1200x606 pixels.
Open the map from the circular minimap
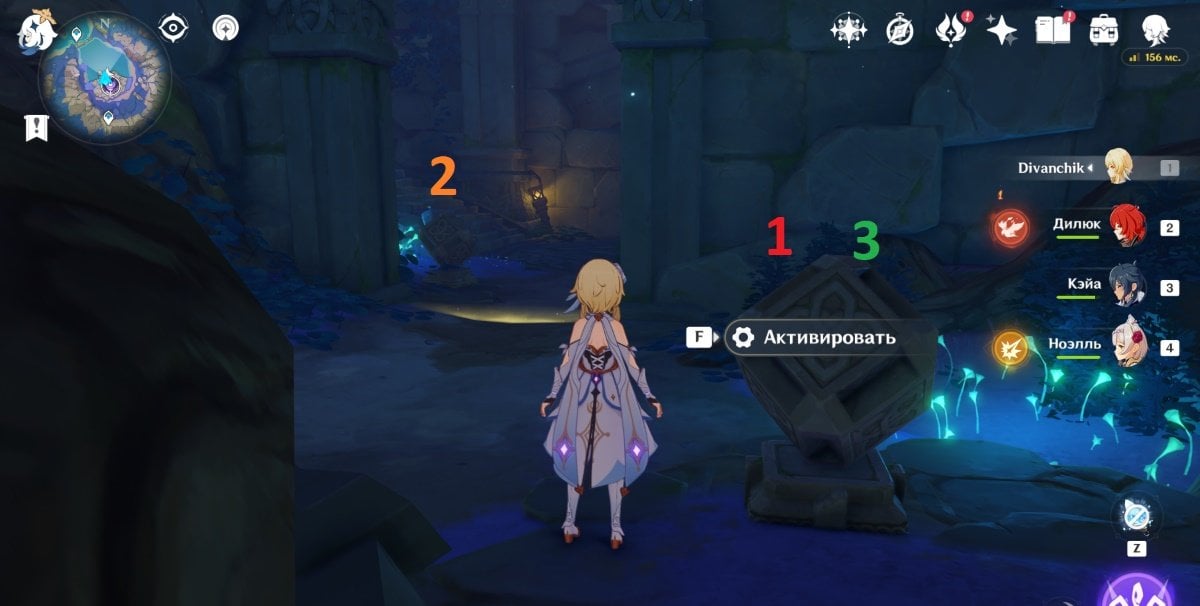point(104,78)
